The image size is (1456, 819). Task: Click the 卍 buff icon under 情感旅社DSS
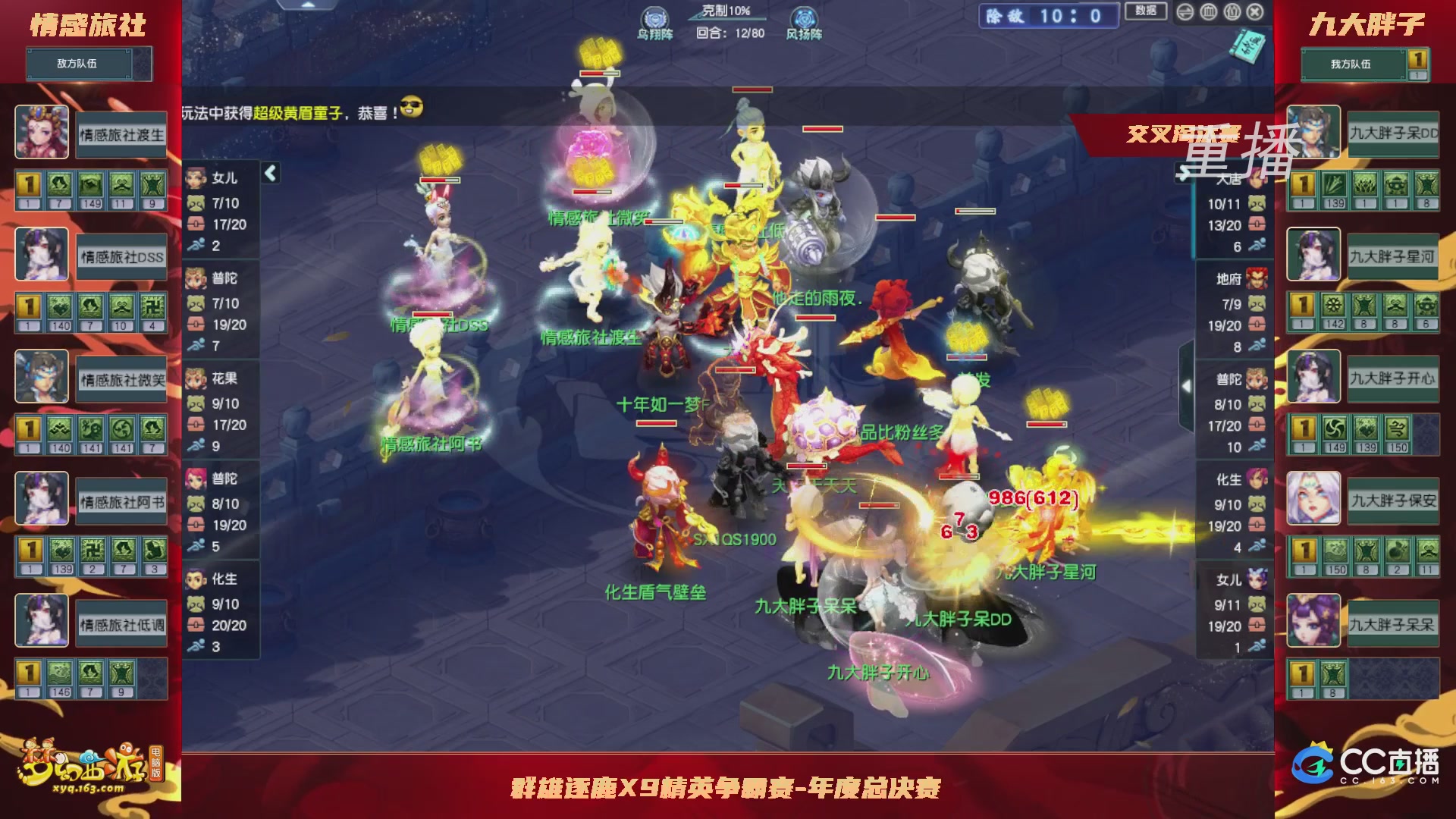(x=154, y=306)
